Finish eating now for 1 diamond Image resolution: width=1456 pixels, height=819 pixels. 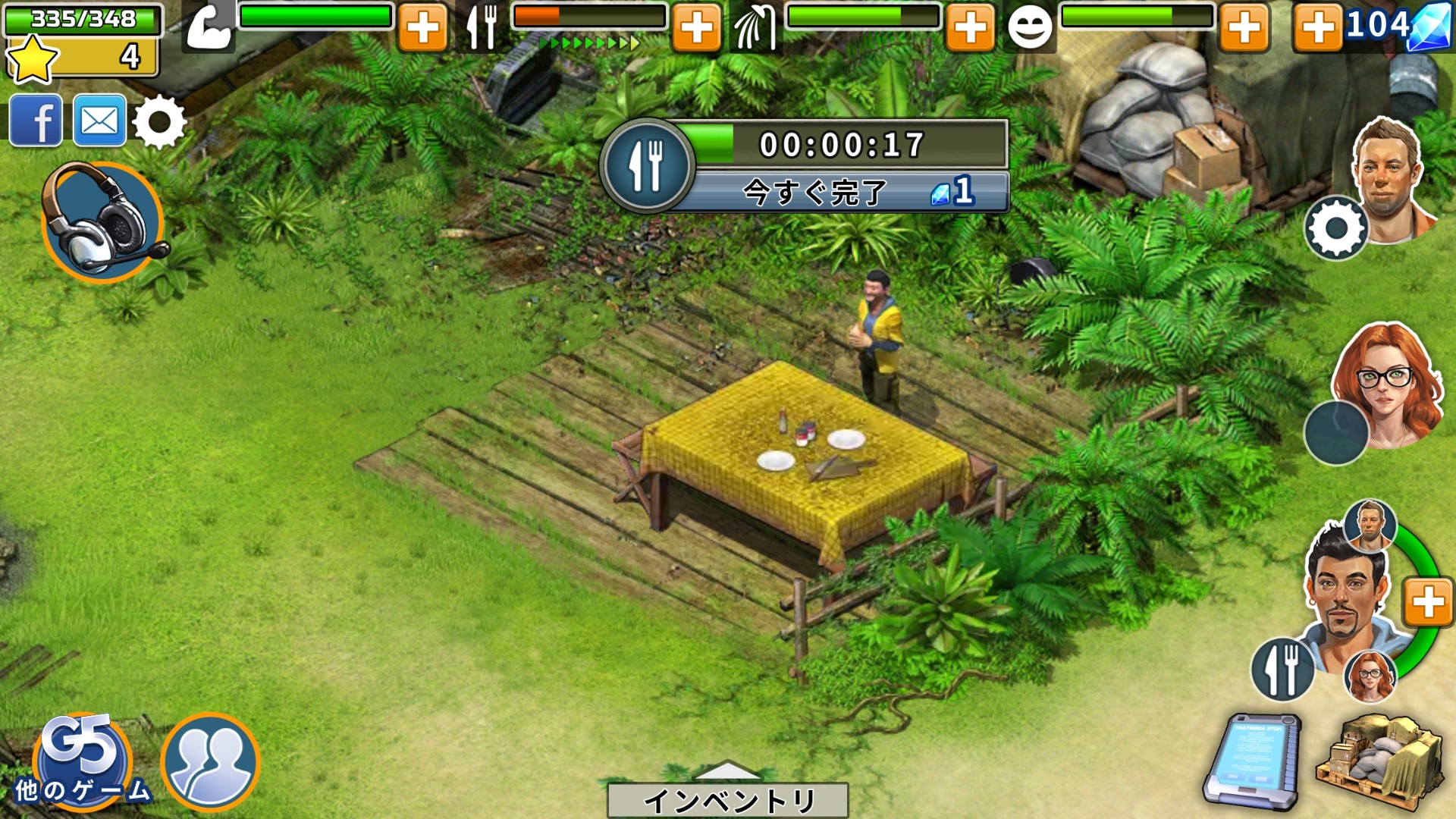842,193
